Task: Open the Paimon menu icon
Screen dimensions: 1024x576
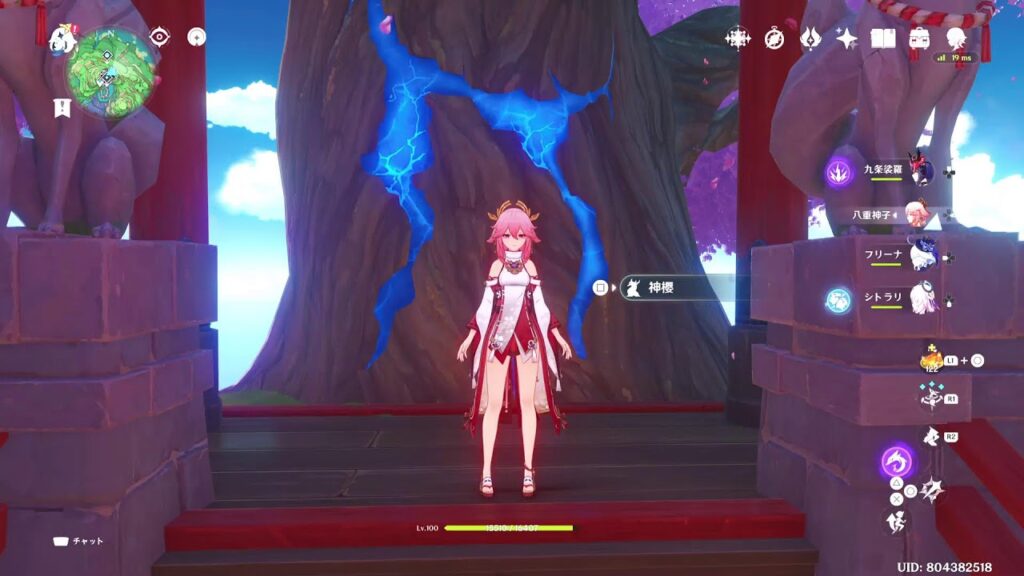Action: 63,39
